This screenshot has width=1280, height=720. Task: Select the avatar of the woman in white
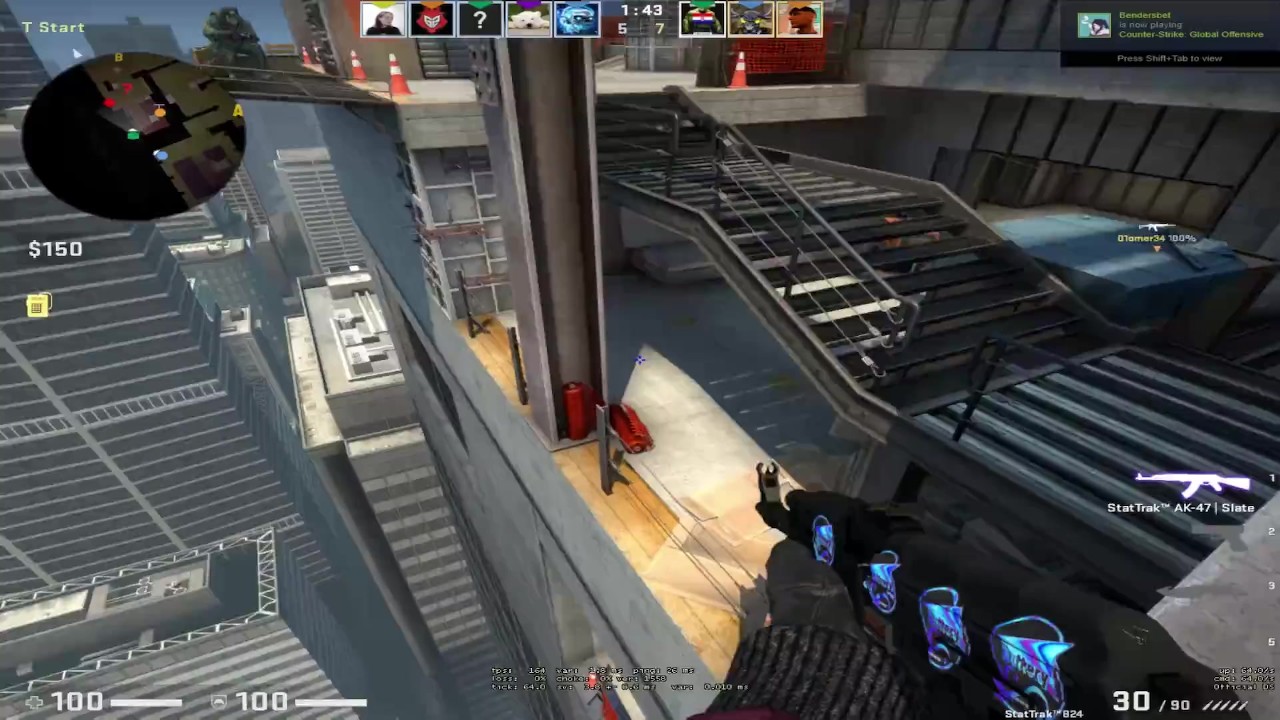383,19
